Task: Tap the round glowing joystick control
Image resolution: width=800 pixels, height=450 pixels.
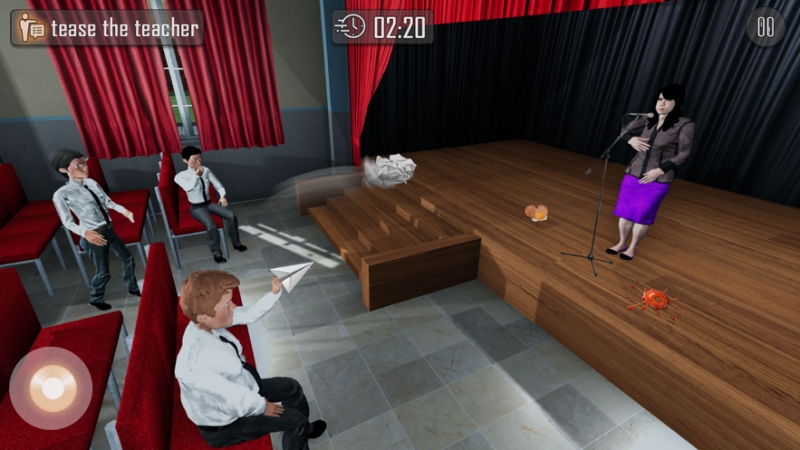Action: point(51,387)
